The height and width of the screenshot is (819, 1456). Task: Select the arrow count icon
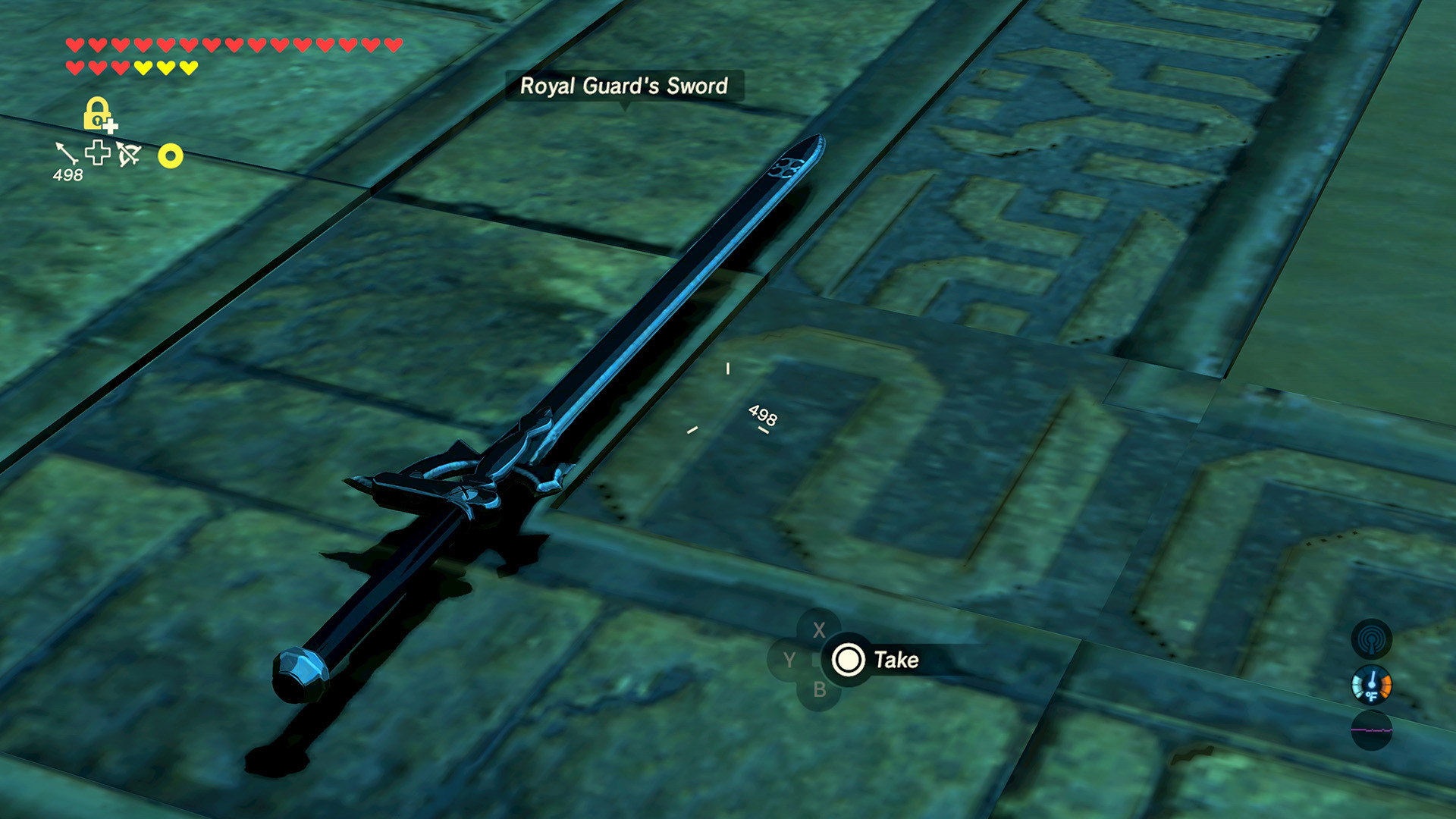click(x=67, y=153)
